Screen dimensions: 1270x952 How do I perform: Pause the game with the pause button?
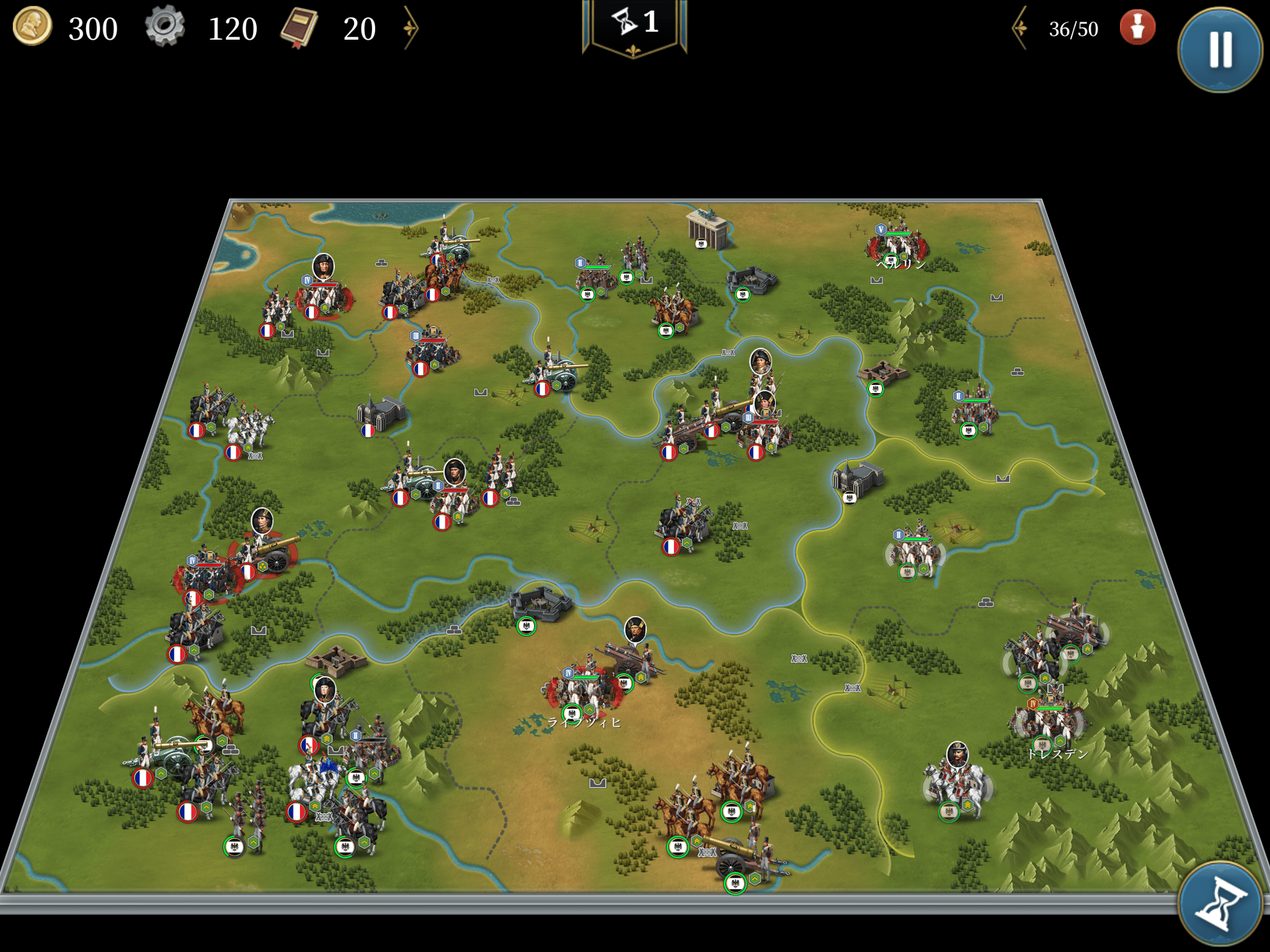point(1220,50)
